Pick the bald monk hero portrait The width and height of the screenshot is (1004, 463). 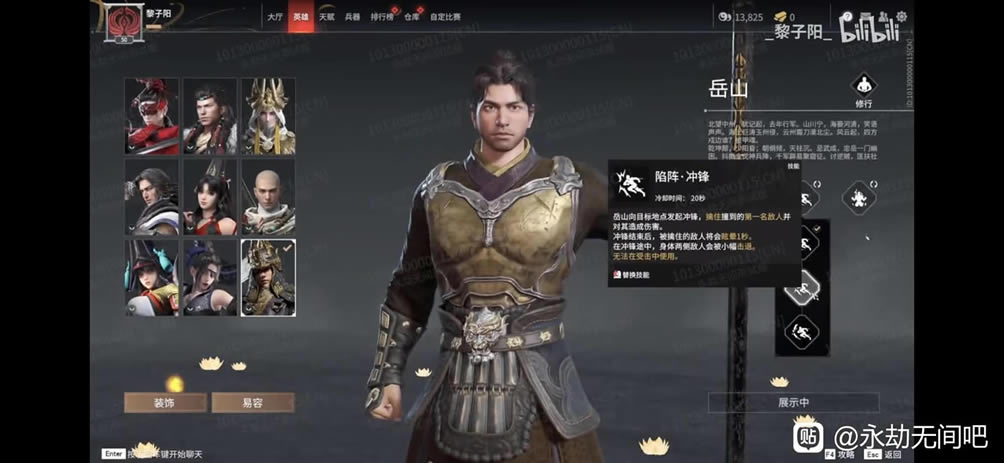point(268,197)
